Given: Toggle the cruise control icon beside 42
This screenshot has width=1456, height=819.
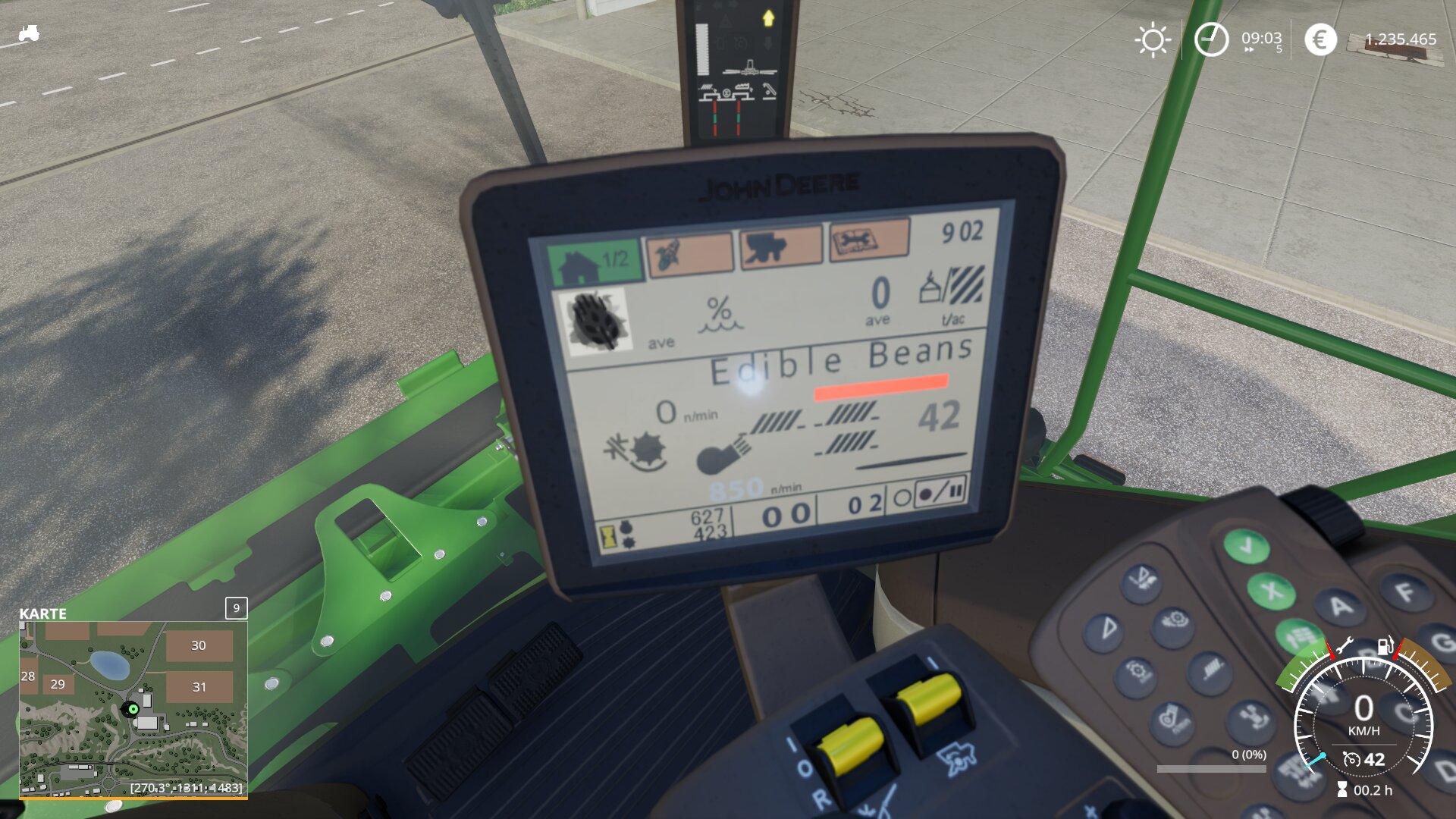Looking at the screenshot, I should [x=1351, y=759].
